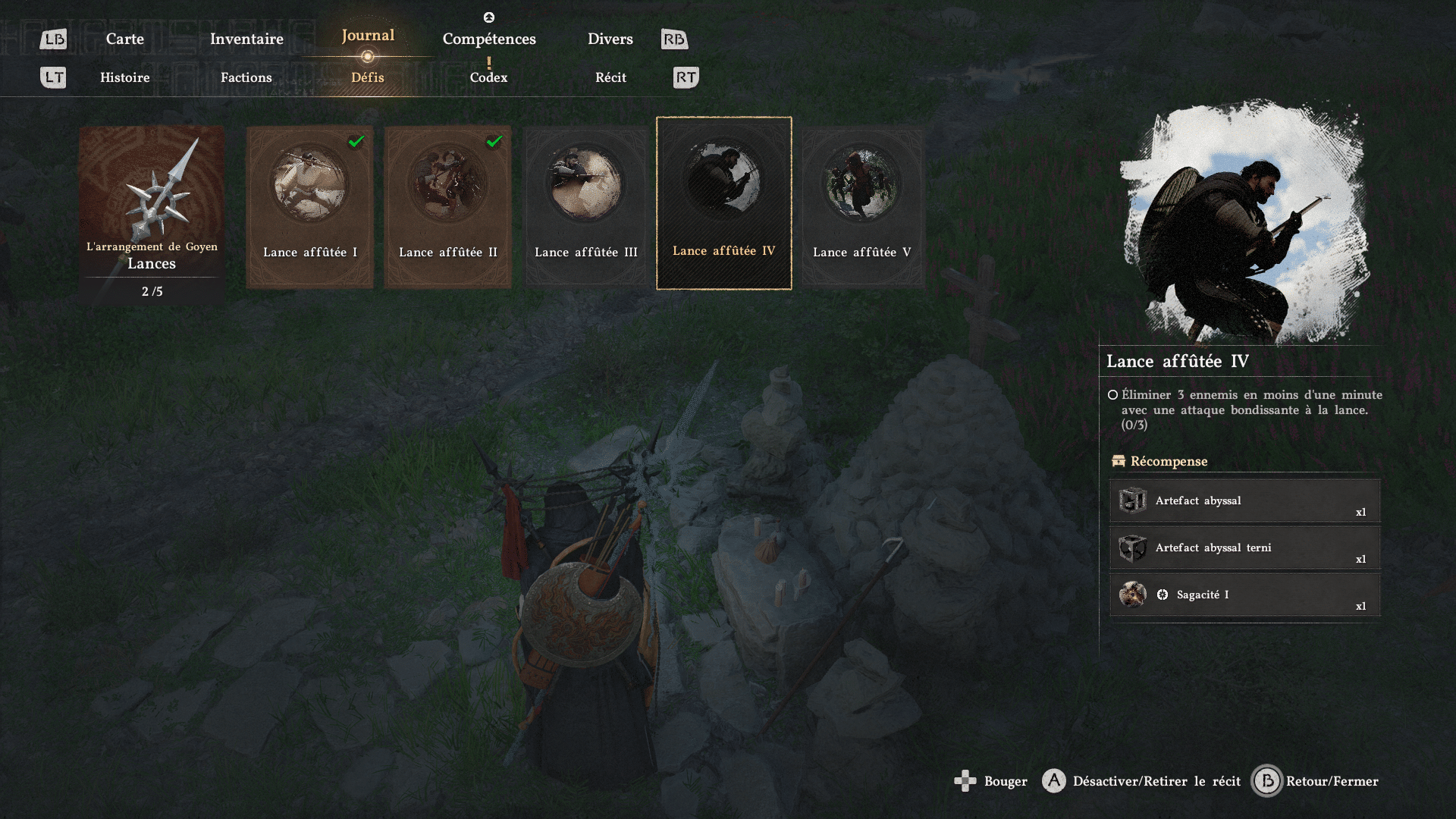Go to the Divers tab
Screen dimensions: 1456x819
(610, 39)
